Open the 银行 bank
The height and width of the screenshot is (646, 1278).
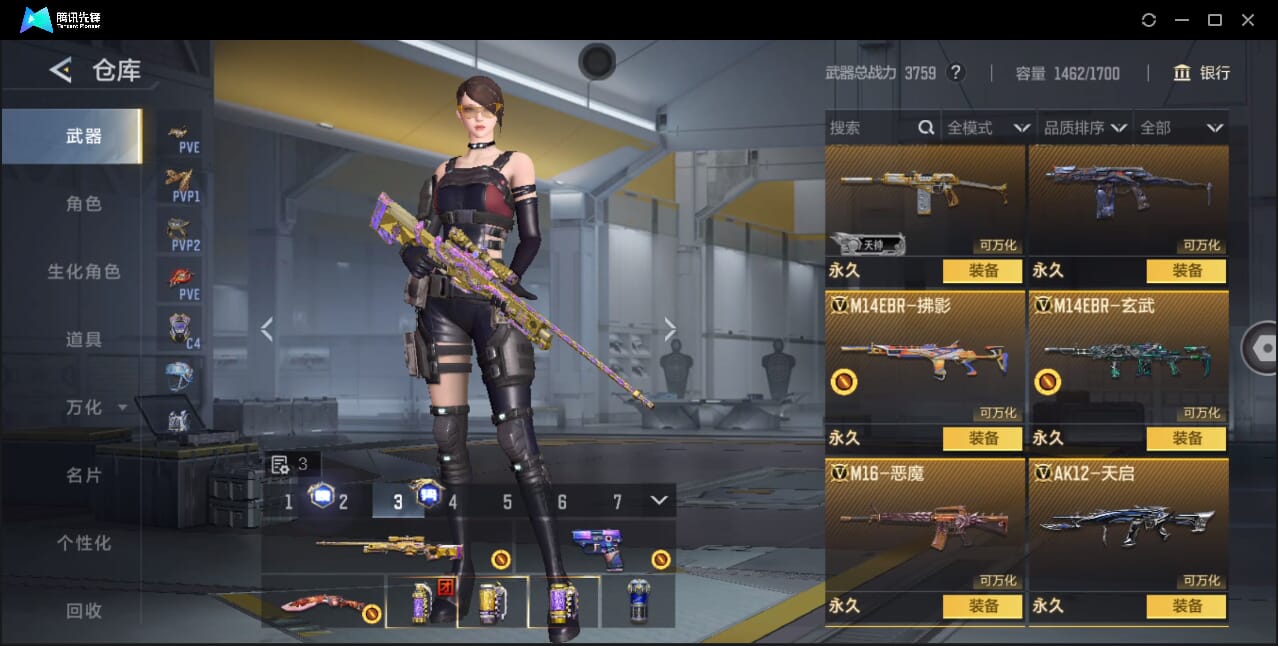tap(1202, 73)
